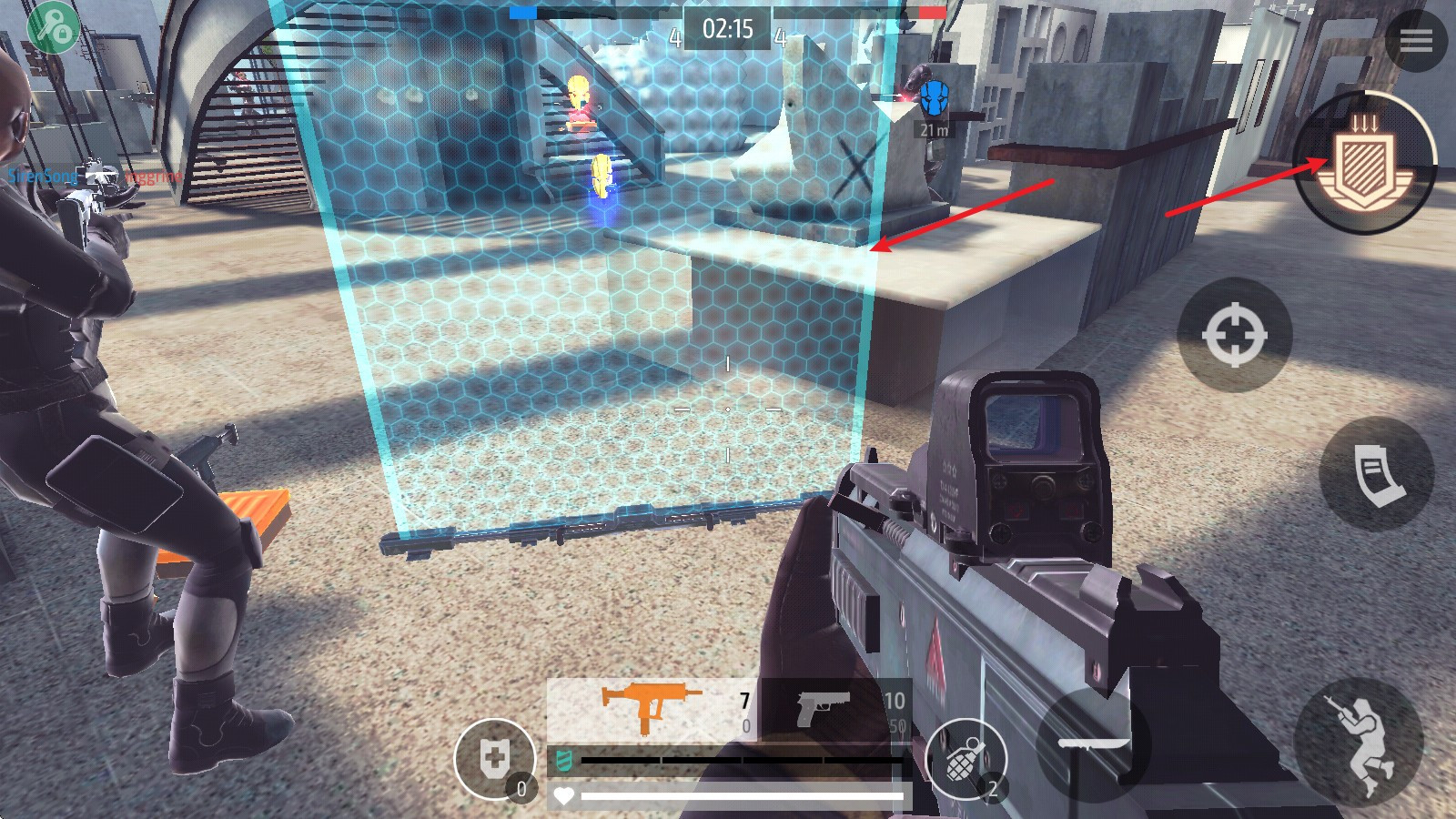Use the medkit heal button

coord(495,759)
